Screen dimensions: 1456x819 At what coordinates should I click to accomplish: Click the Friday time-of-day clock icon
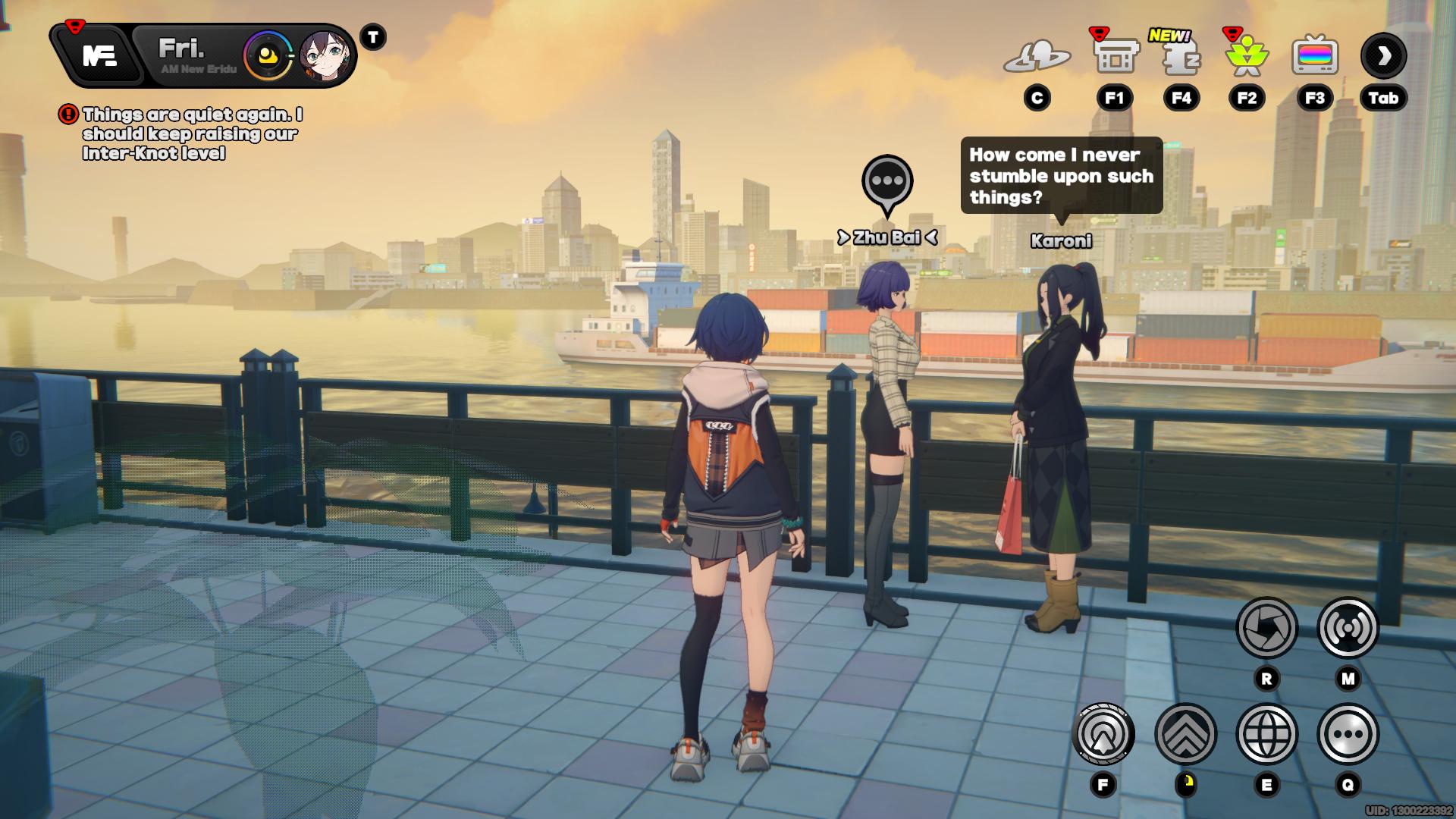[267, 55]
